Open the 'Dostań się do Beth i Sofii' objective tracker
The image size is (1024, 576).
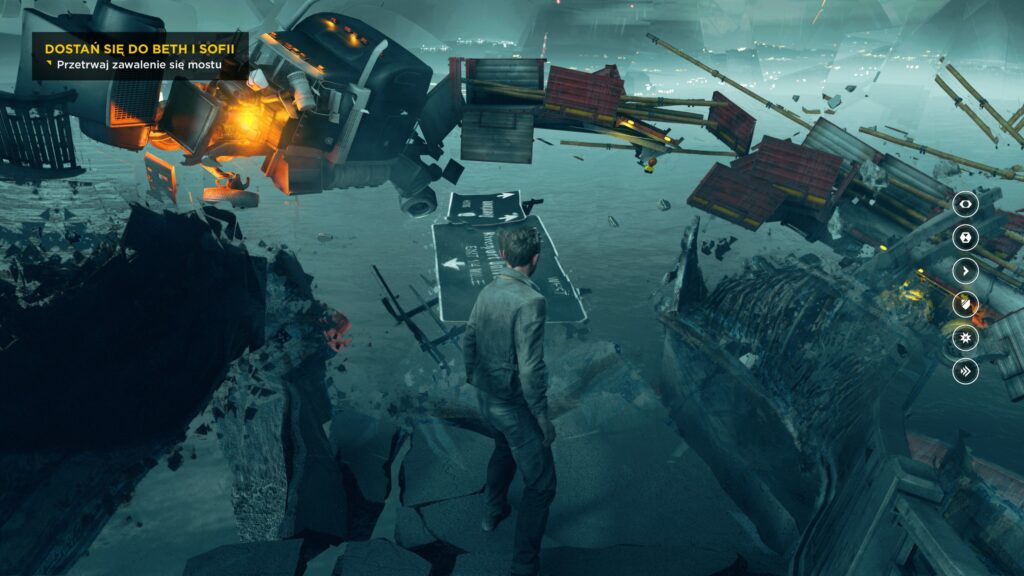coord(131,48)
